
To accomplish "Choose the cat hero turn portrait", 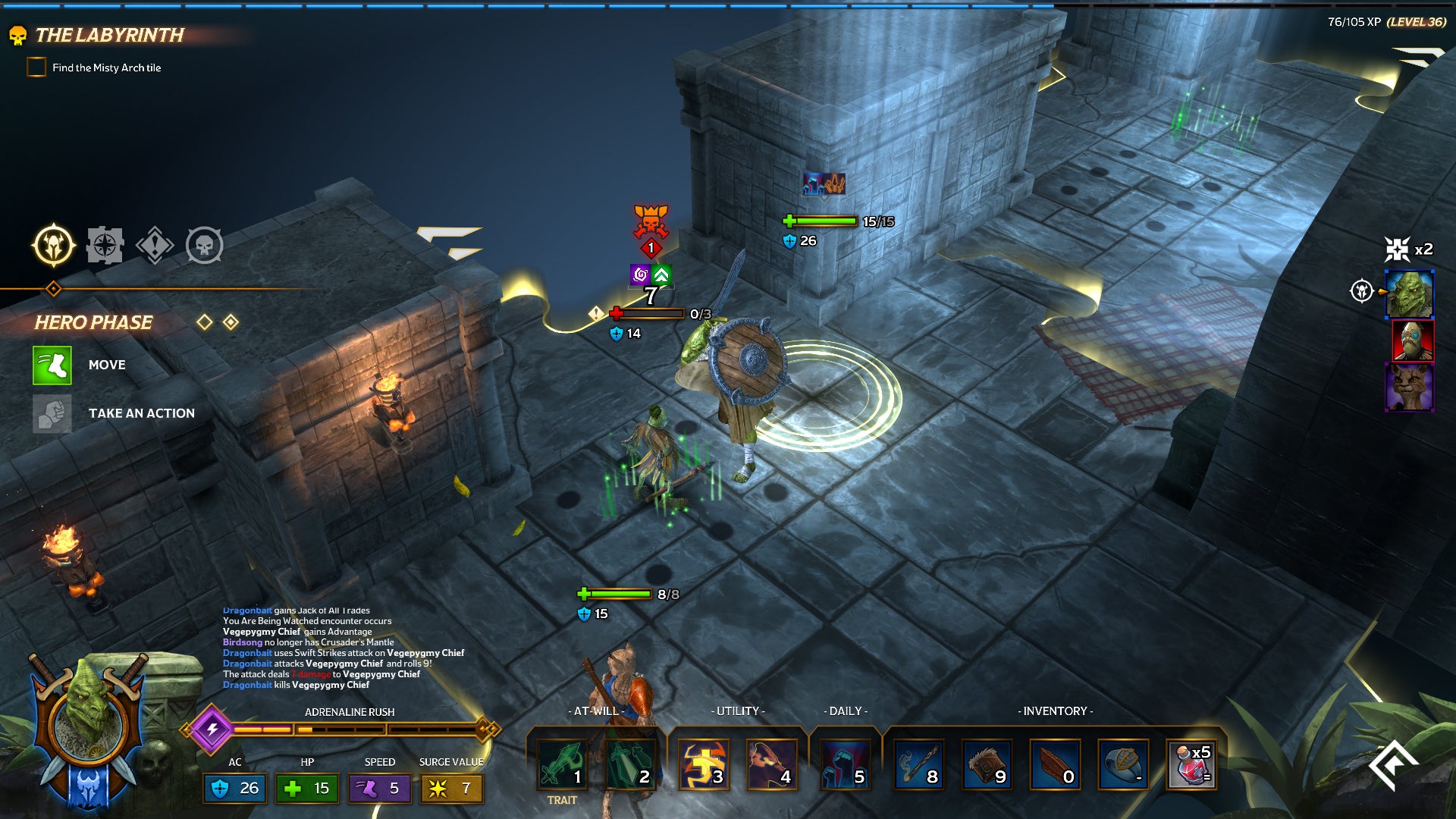I will pyautogui.click(x=1409, y=387).
